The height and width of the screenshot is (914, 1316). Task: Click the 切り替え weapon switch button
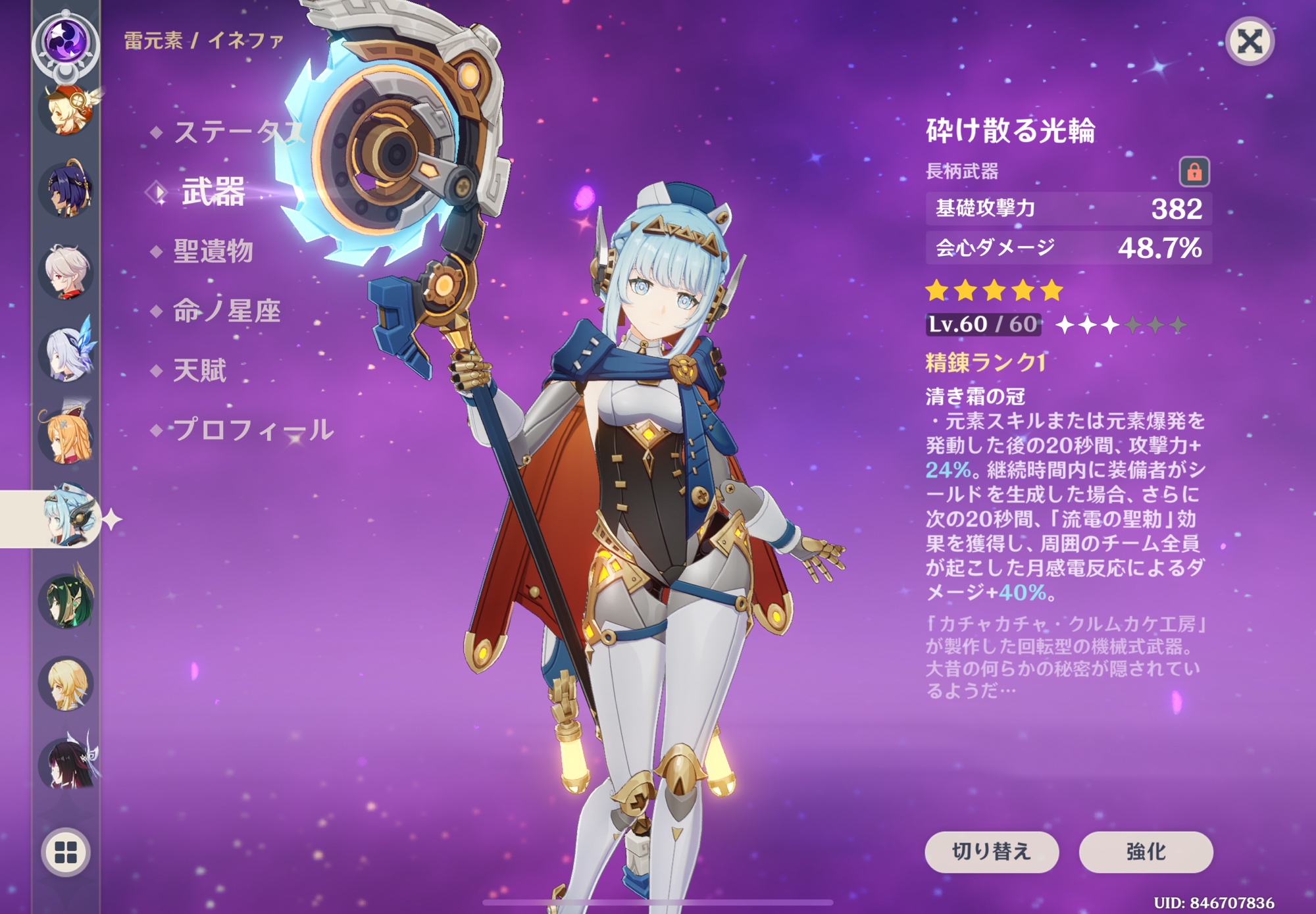991,851
